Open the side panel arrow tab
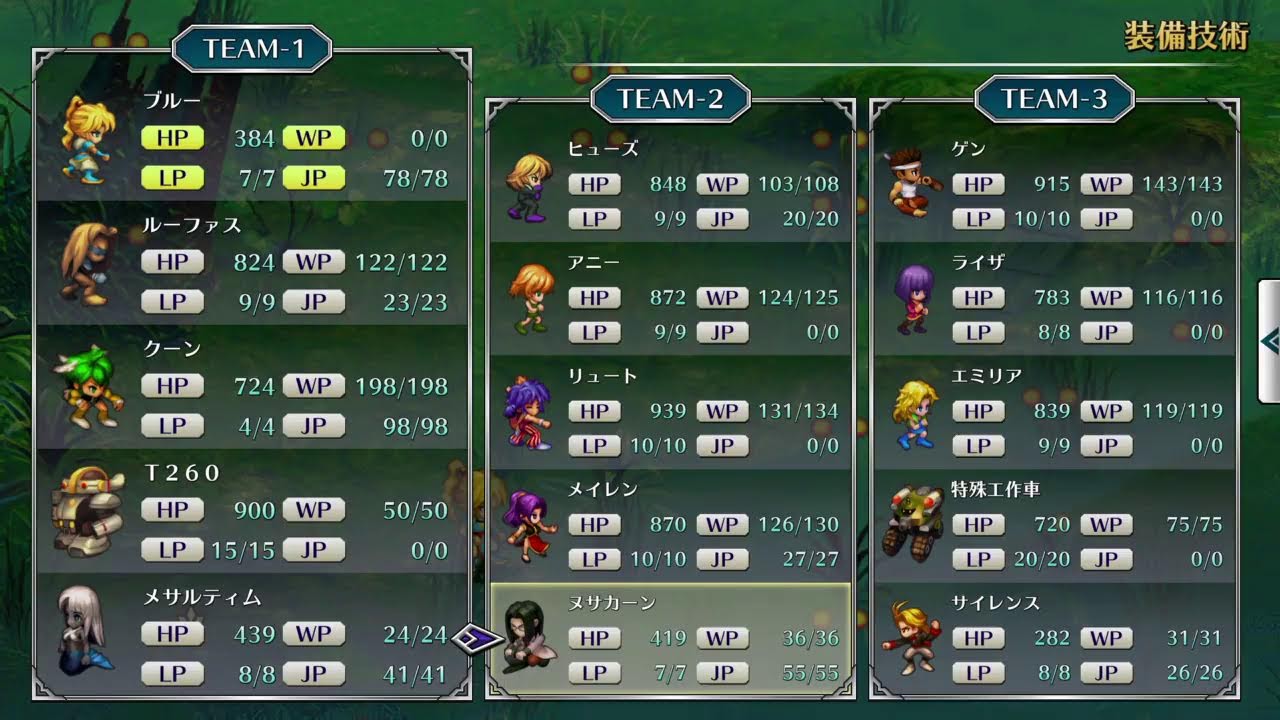The height and width of the screenshot is (720, 1280). (x=1269, y=342)
